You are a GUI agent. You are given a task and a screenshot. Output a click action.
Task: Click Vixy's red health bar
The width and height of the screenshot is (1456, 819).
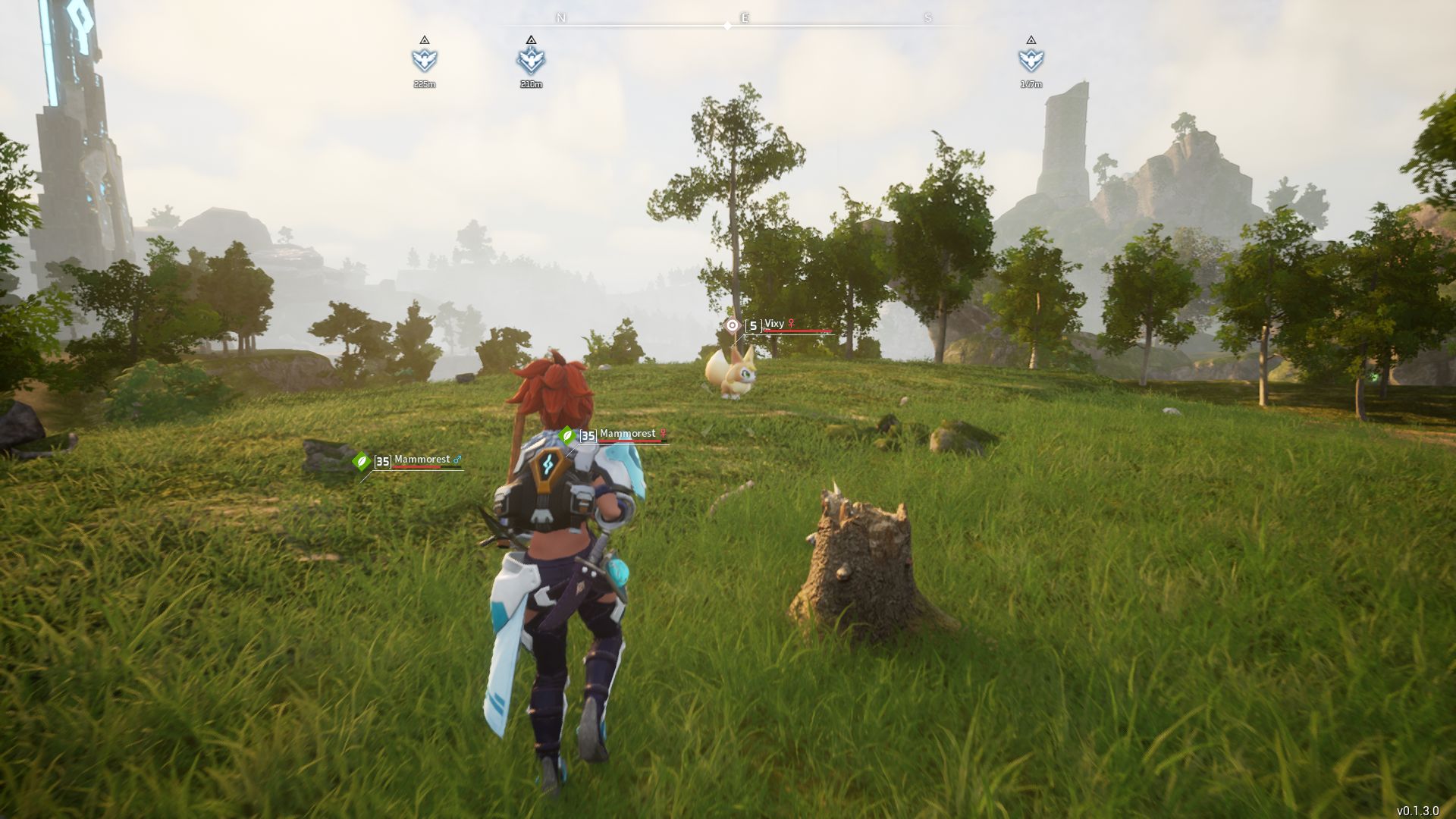796,331
